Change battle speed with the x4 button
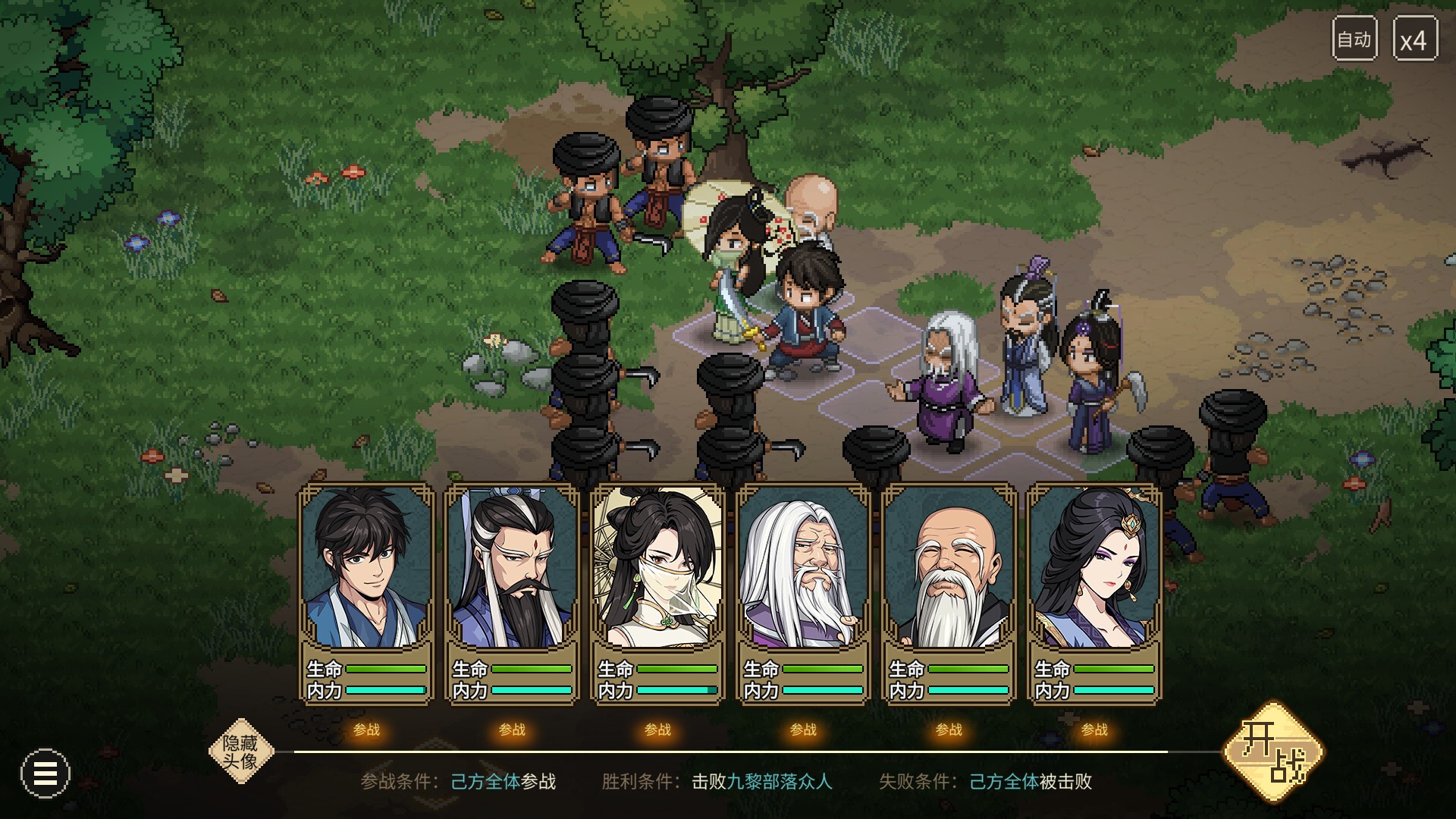This screenshot has height=819, width=1456. (1414, 39)
